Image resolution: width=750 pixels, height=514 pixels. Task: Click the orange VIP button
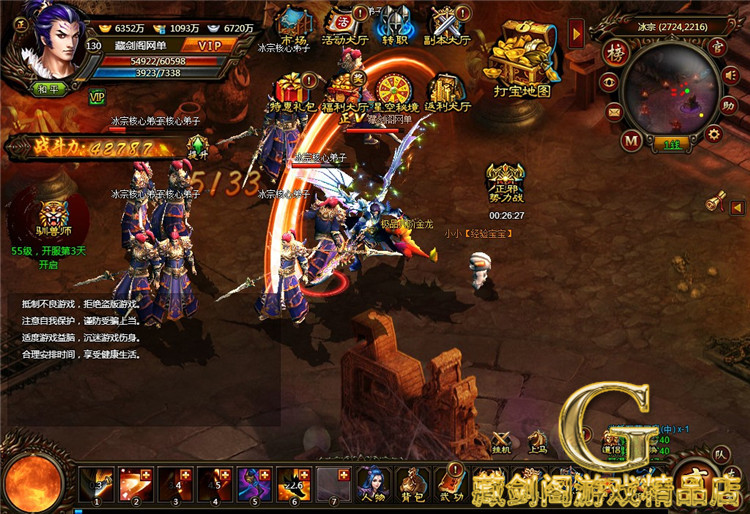(x=209, y=45)
